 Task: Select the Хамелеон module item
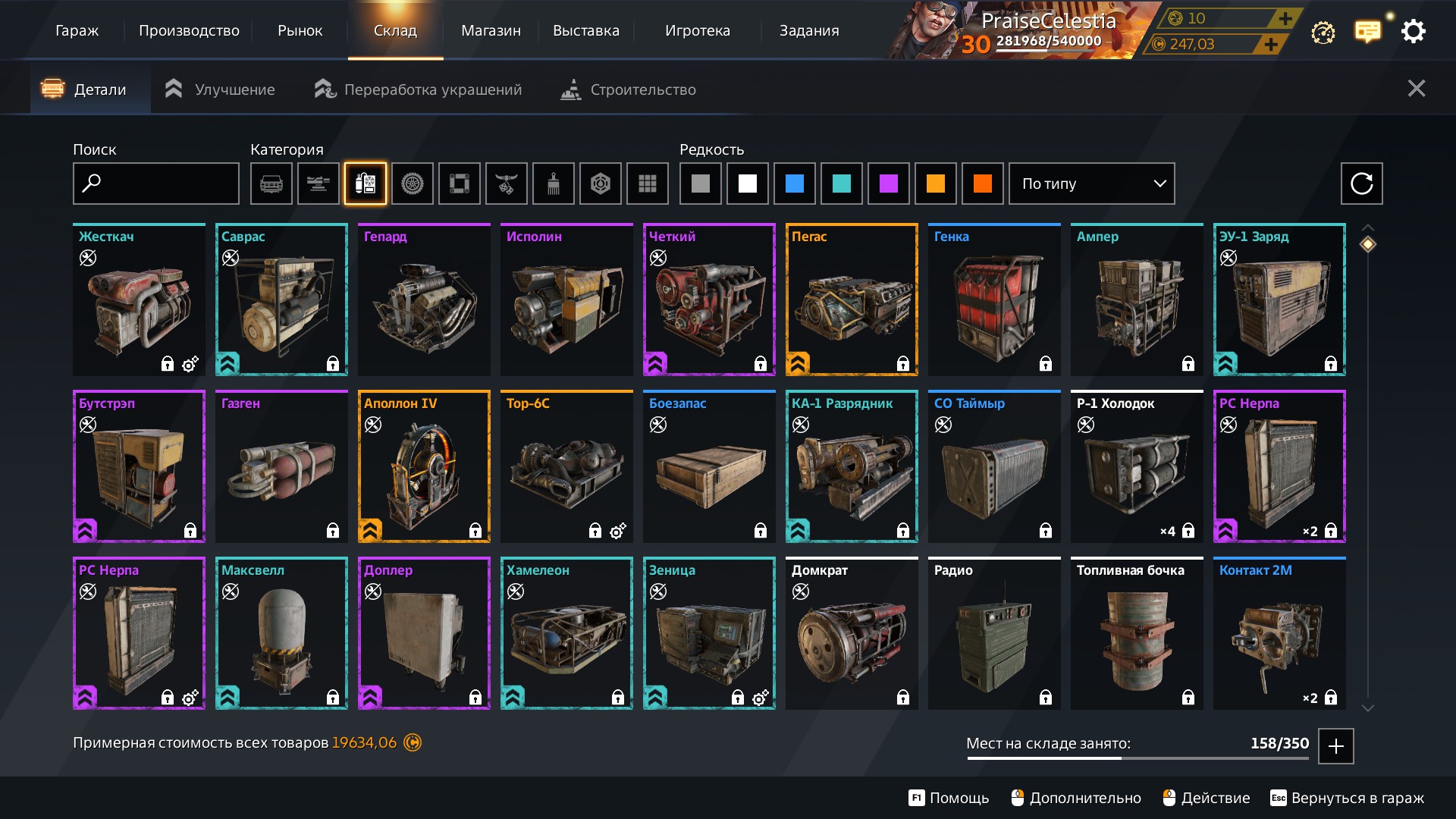point(566,634)
